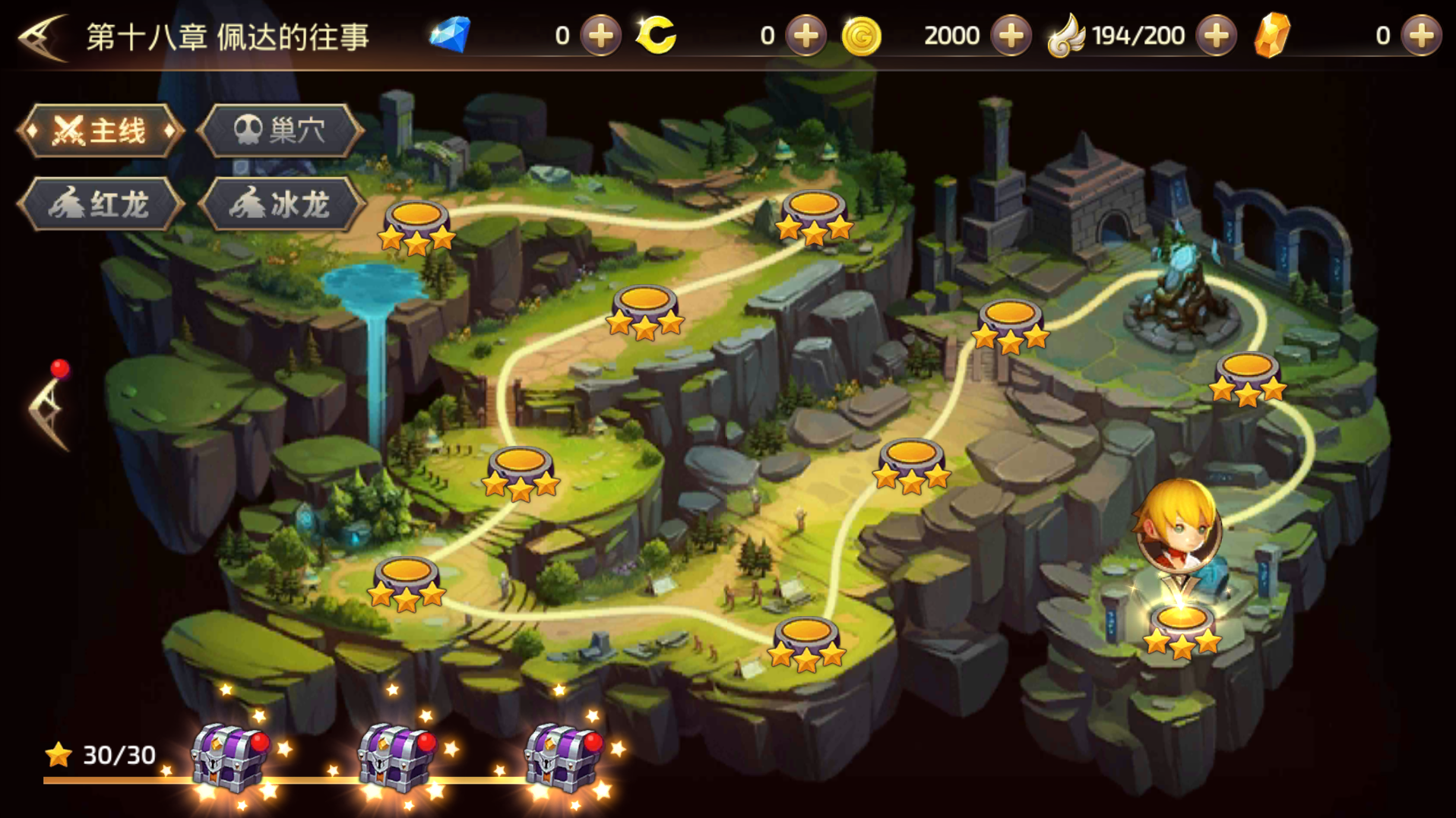This screenshot has height=818, width=1456.
Task: Open the 巢穴 lair tab
Action: click(280, 131)
